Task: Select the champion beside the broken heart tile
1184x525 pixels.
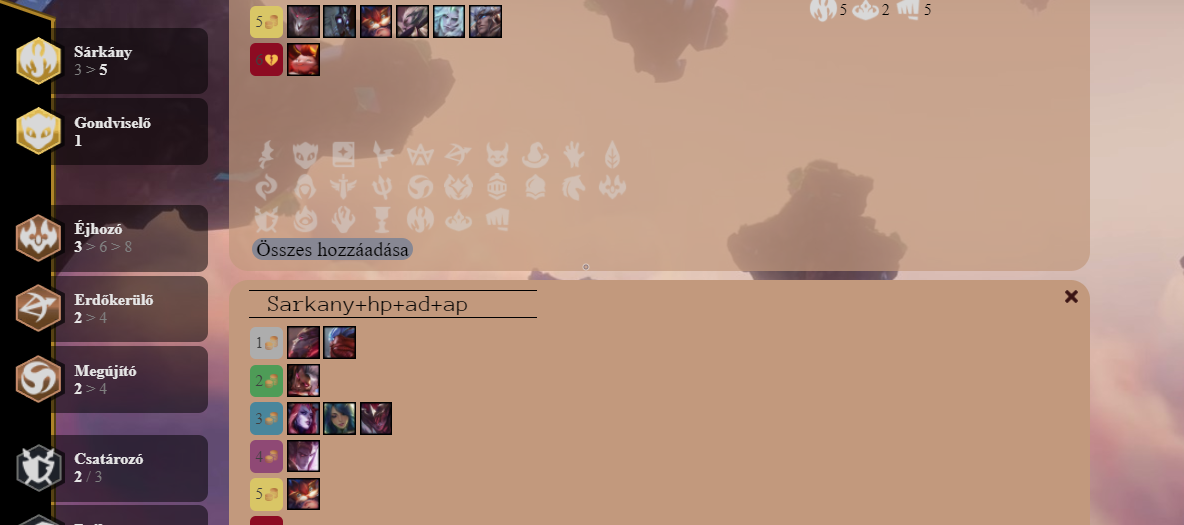Action: [x=303, y=60]
